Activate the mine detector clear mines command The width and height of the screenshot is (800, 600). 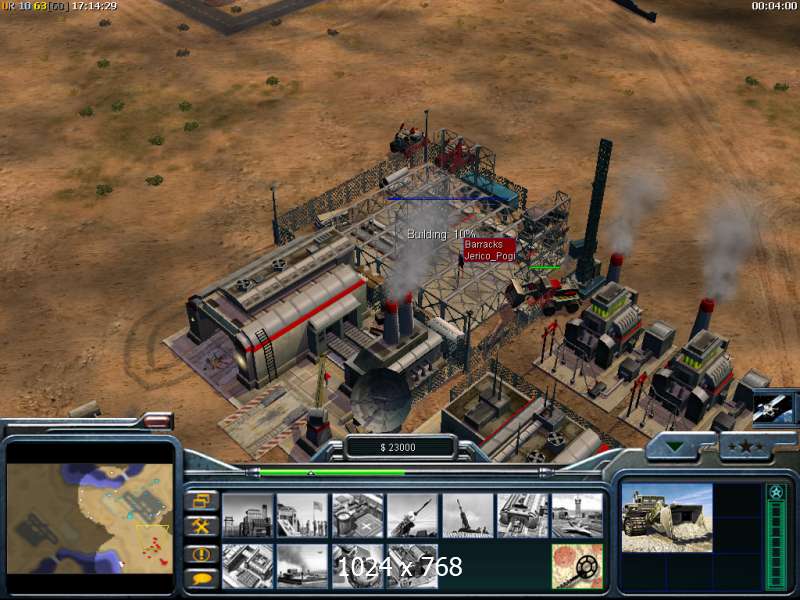coord(577,566)
